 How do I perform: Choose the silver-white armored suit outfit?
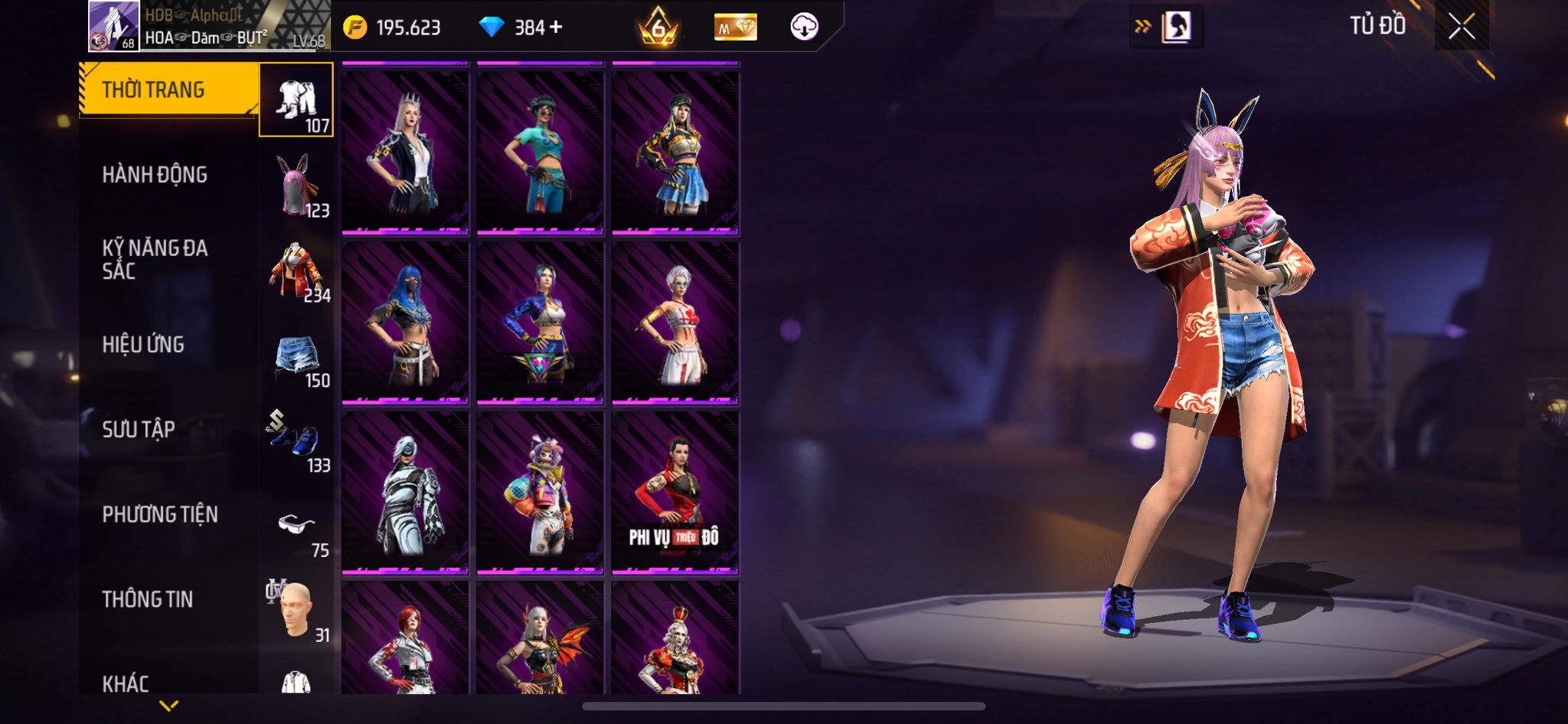(x=405, y=493)
